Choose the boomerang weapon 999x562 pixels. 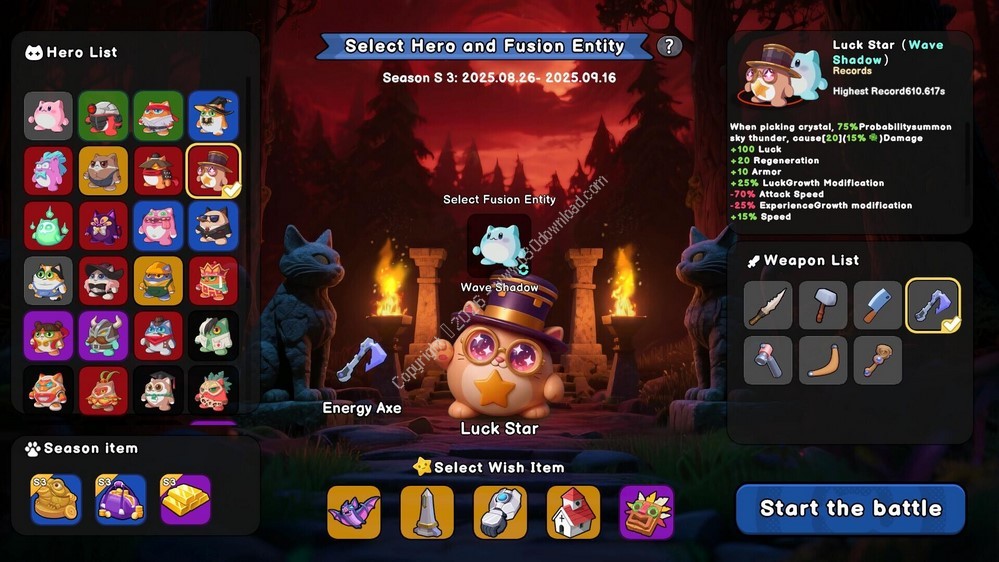point(823,360)
